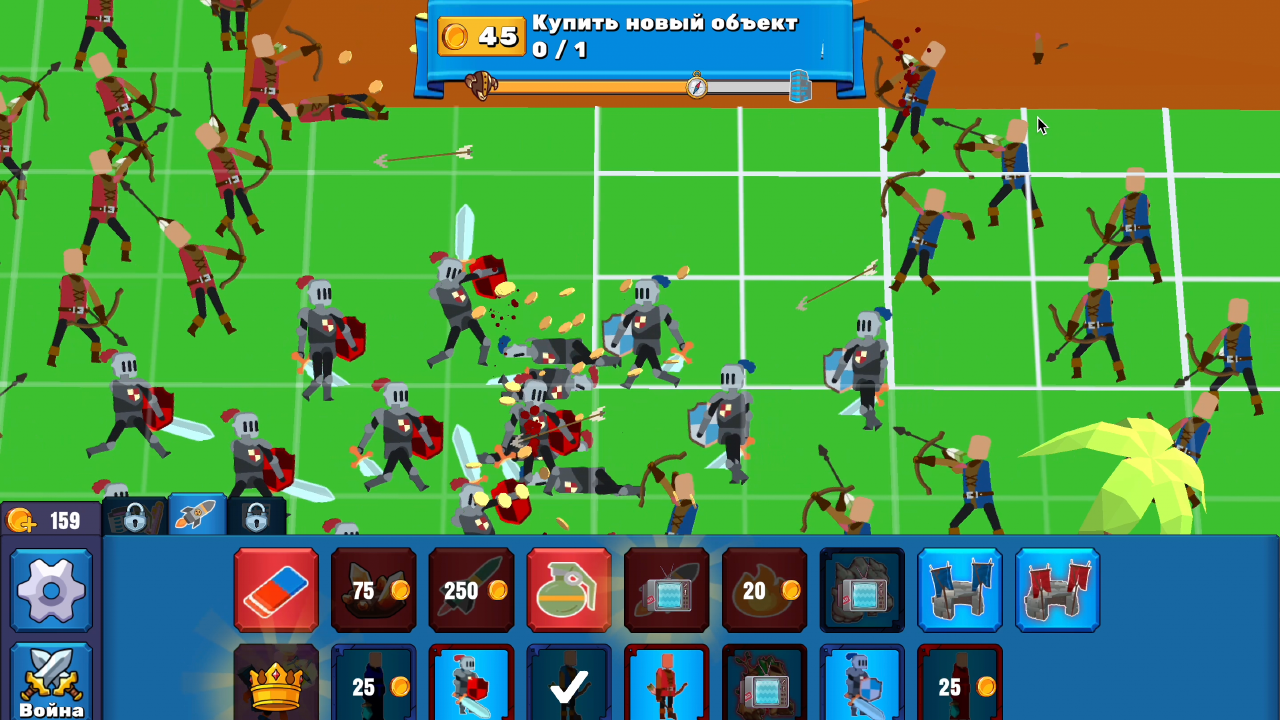Select the fire spell costing 20 coins
Viewport: 1280px width, 720px height.
tap(764, 590)
